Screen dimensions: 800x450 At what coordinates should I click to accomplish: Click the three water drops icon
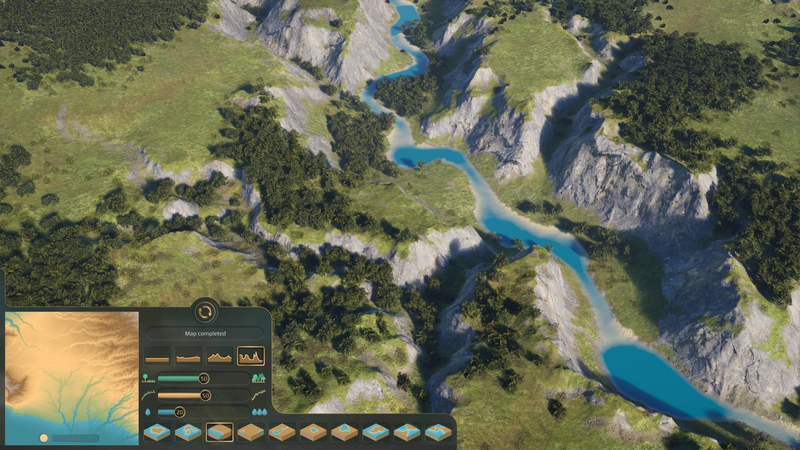[258, 411]
